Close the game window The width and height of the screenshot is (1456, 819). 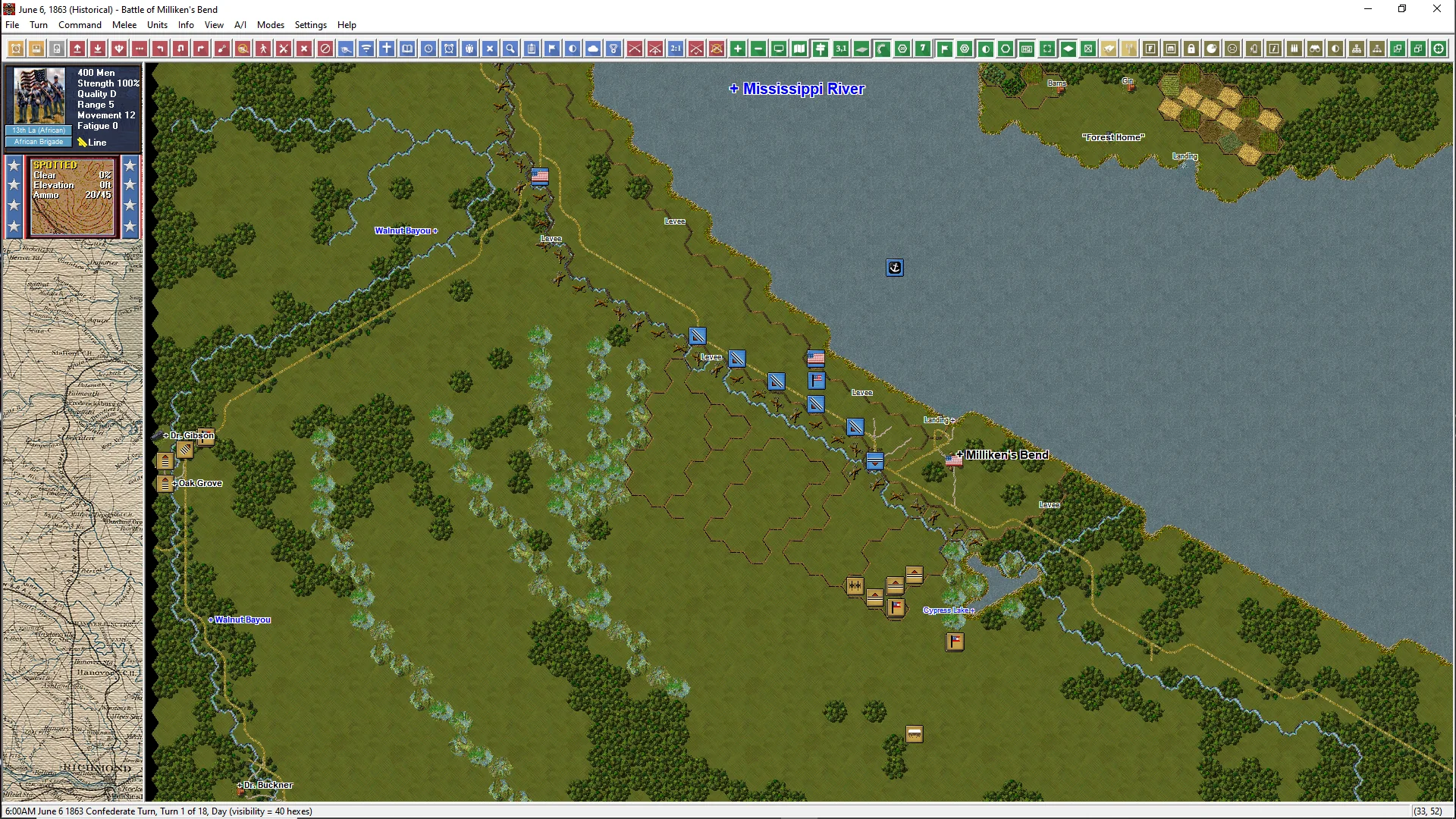point(1436,9)
